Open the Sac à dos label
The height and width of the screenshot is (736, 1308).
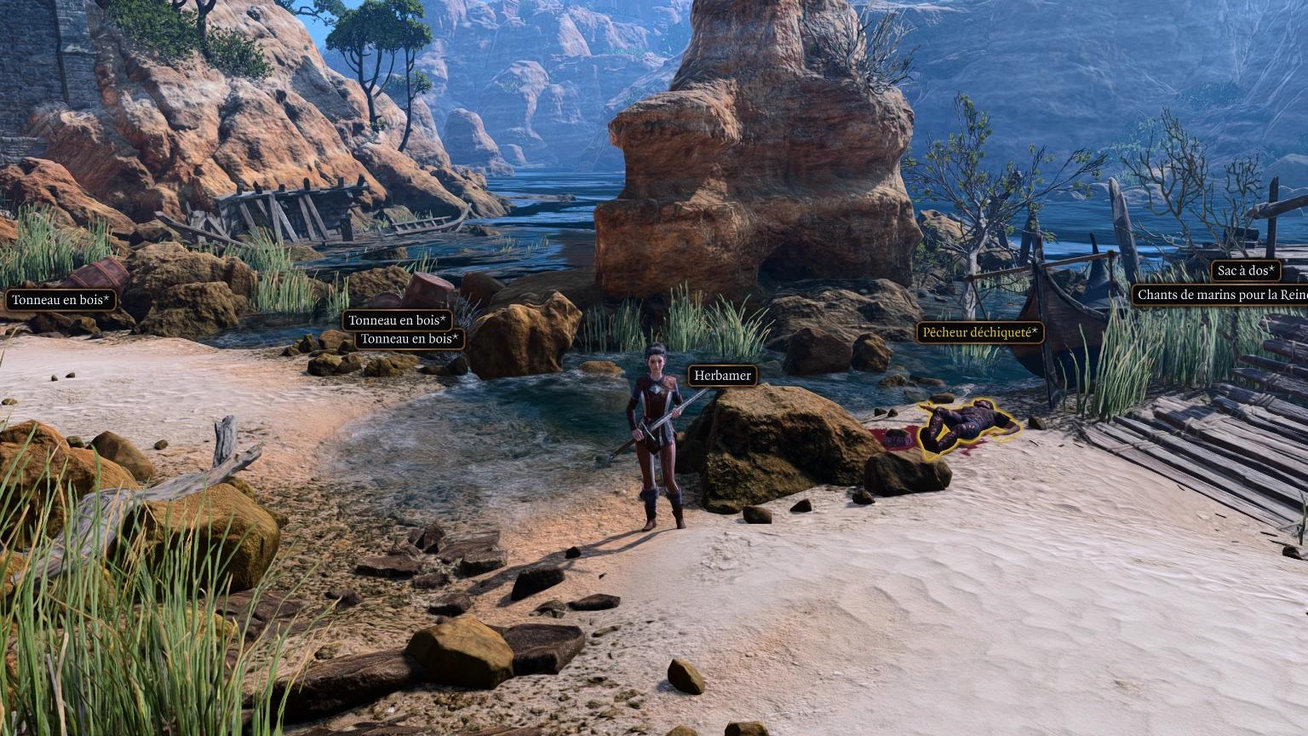[x=1245, y=271]
